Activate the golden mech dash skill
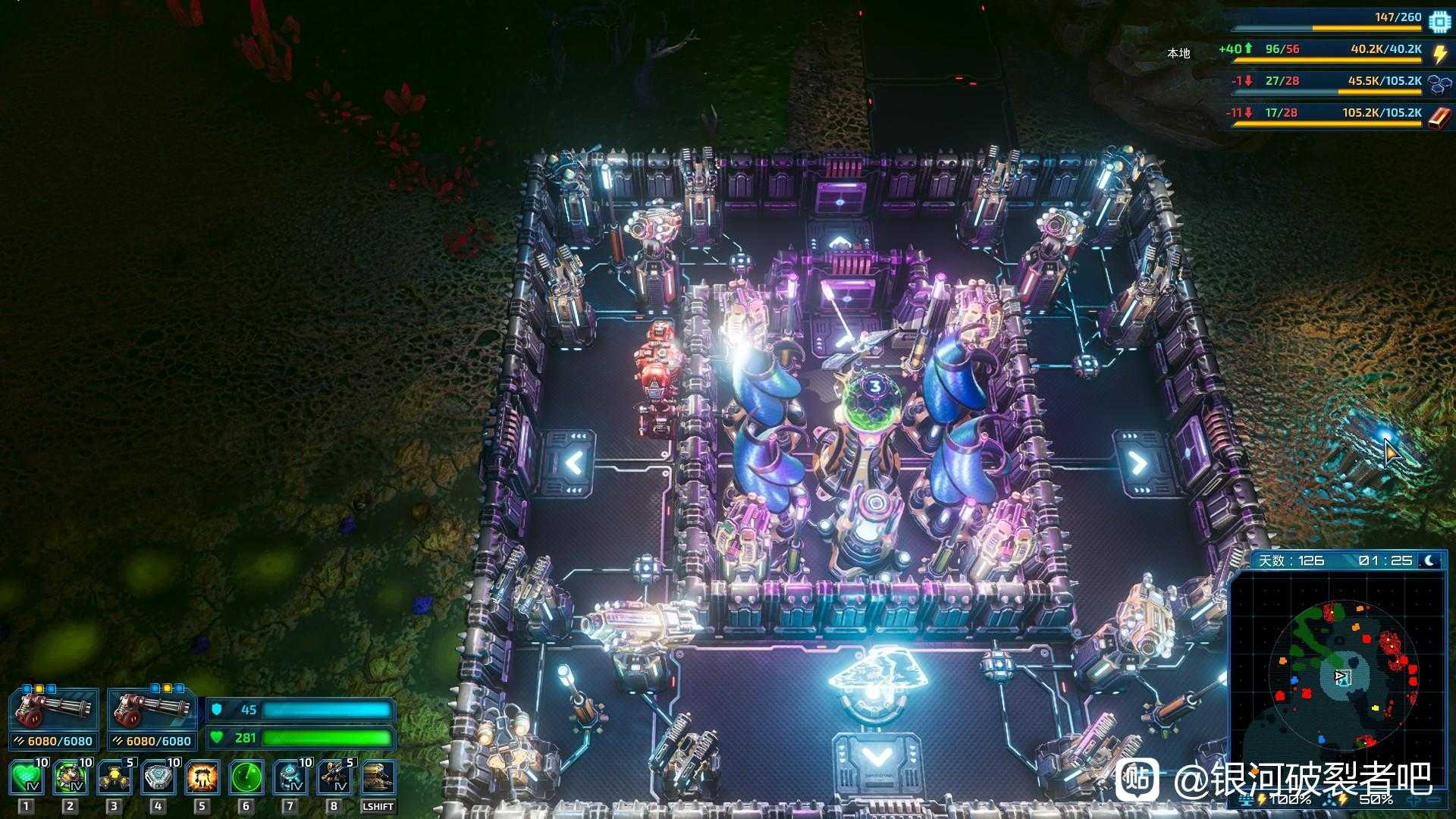Viewport: 1456px width, 819px height. pyautogui.click(x=378, y=778)
